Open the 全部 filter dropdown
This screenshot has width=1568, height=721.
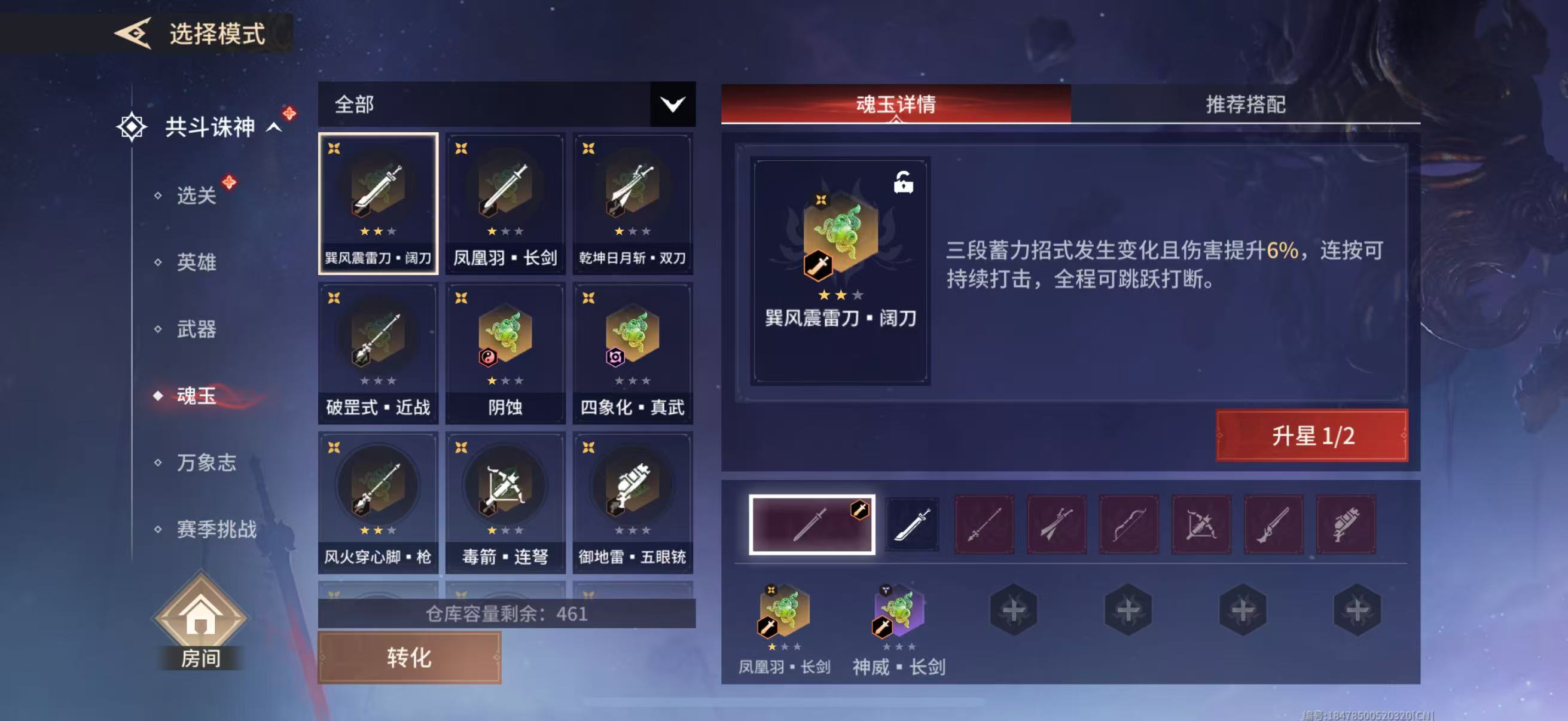(x=672, y=105)
